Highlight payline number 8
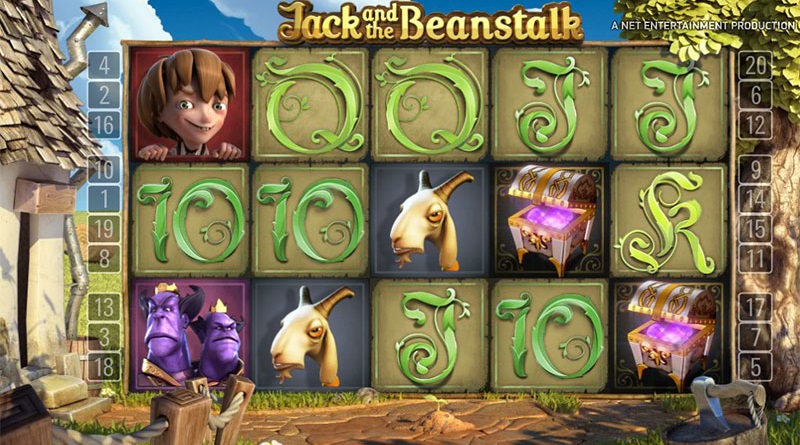 tap(105, 256)
